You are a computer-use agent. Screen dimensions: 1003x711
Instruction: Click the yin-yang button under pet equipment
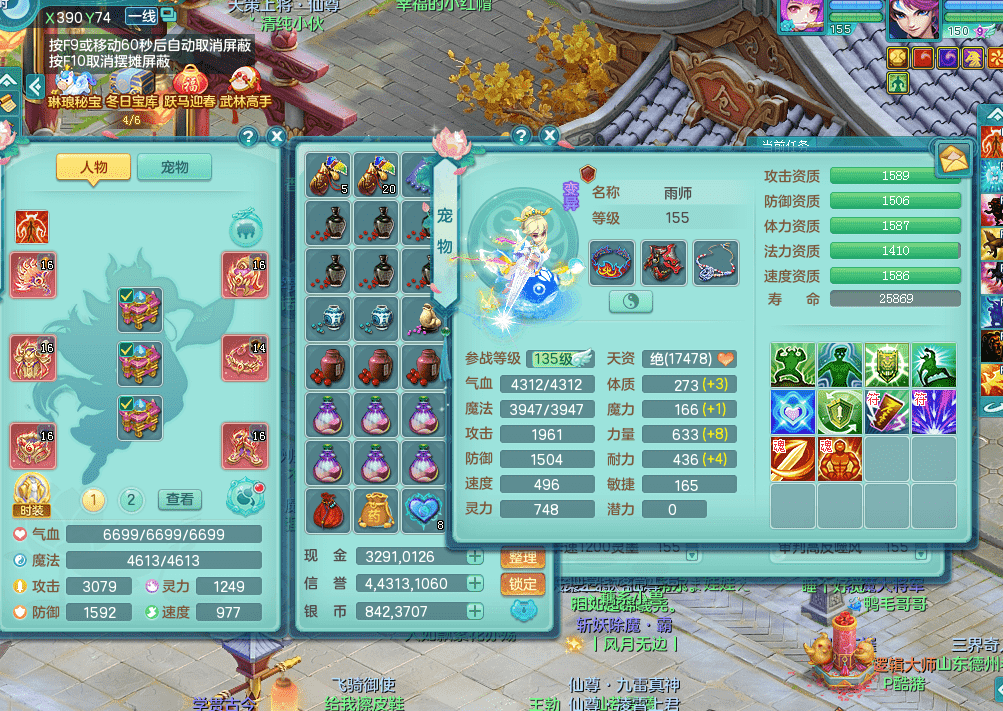[631, 301]
